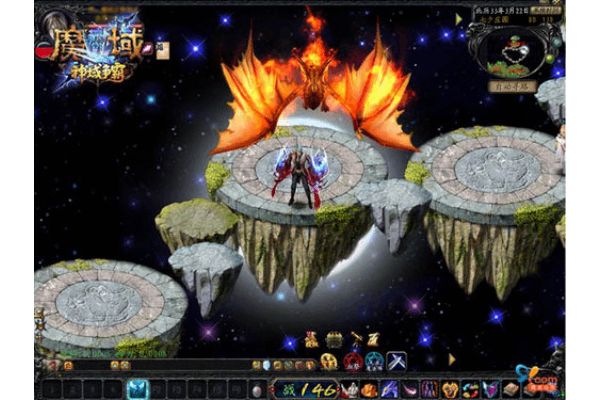Viewport: 600px width, 400px height.
Task: Open the treasure chest icon above the hotbar
Action: point(333,339)
